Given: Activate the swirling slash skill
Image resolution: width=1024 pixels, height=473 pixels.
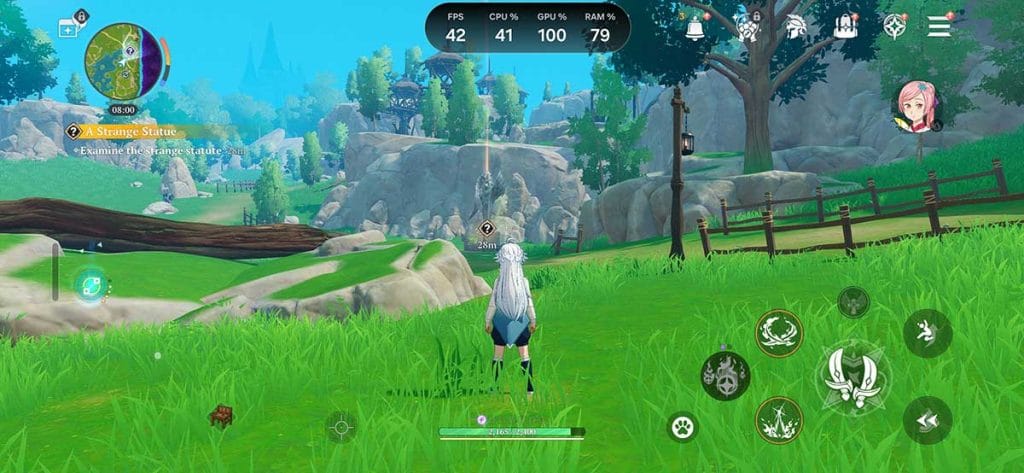Looking at the screenshot, I should click(x=779, y=333).
